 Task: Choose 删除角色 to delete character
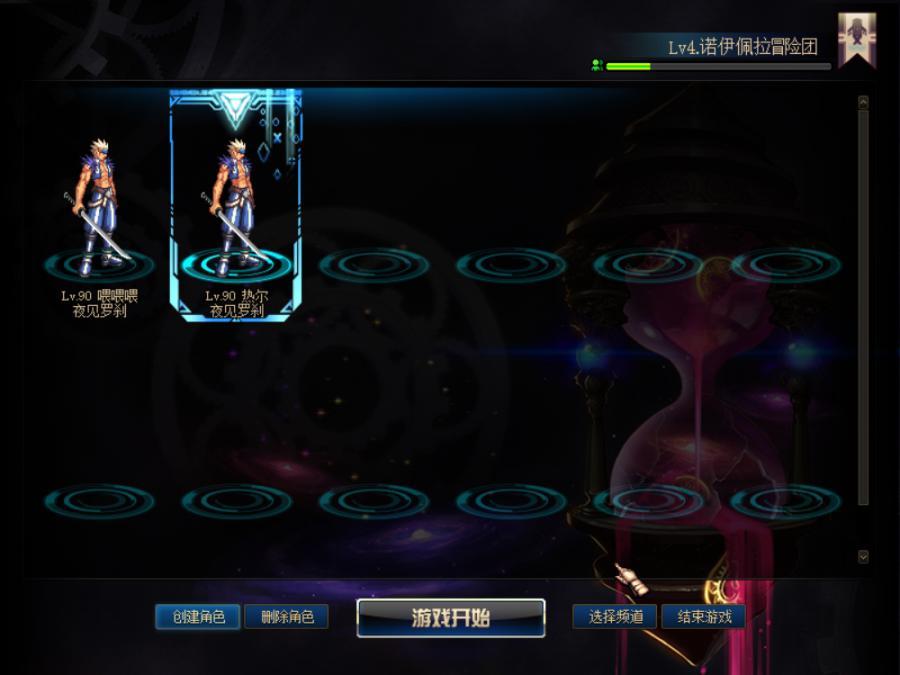tap(287, 617)
